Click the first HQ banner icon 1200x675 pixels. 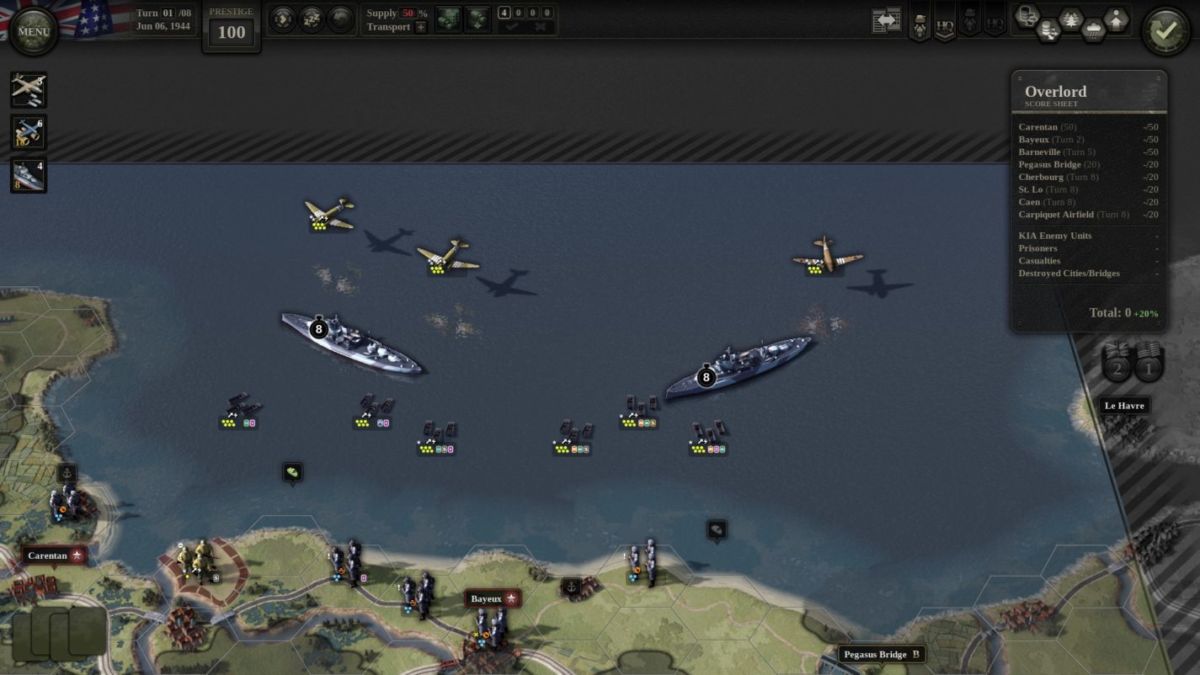[x=944, y=24]
